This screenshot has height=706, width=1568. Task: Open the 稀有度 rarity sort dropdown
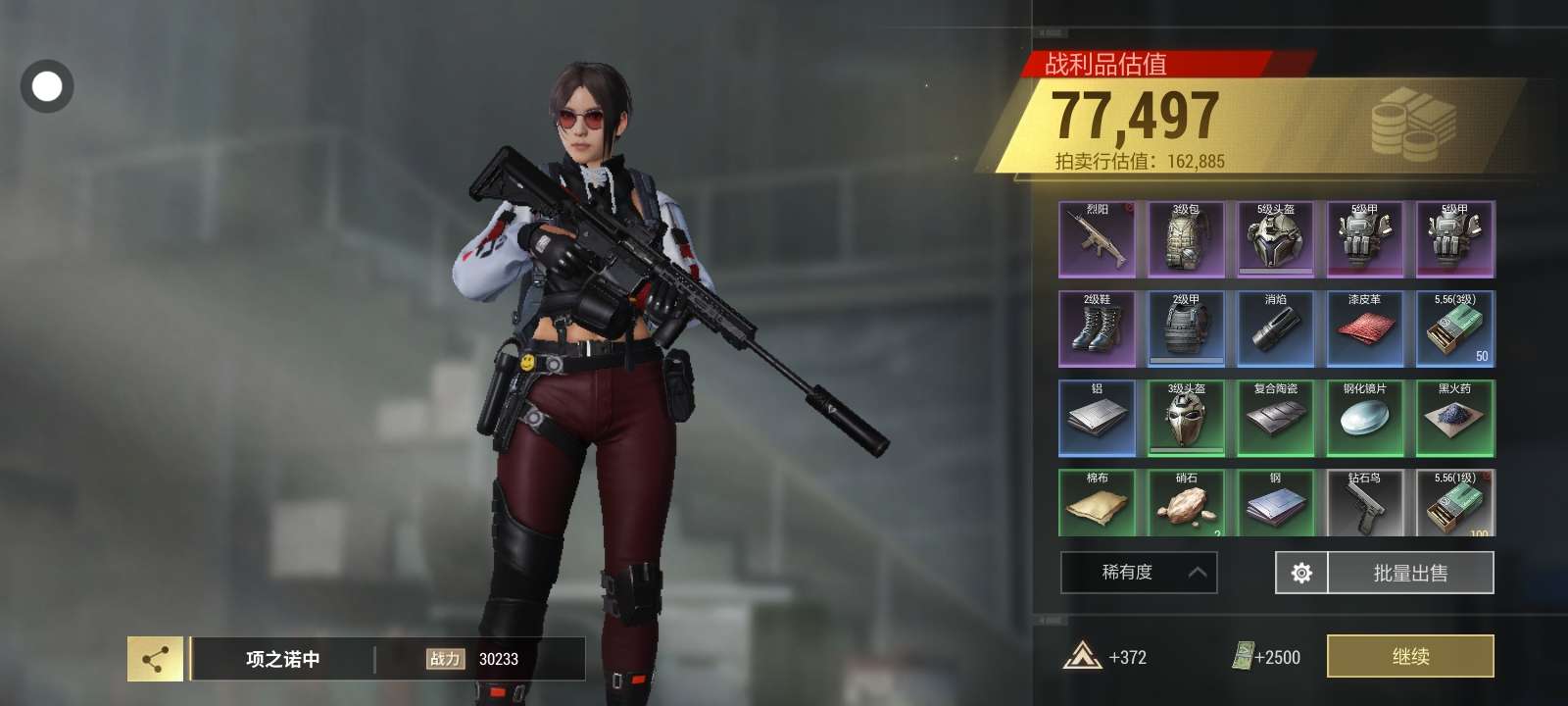click(x=1139, y=573)
